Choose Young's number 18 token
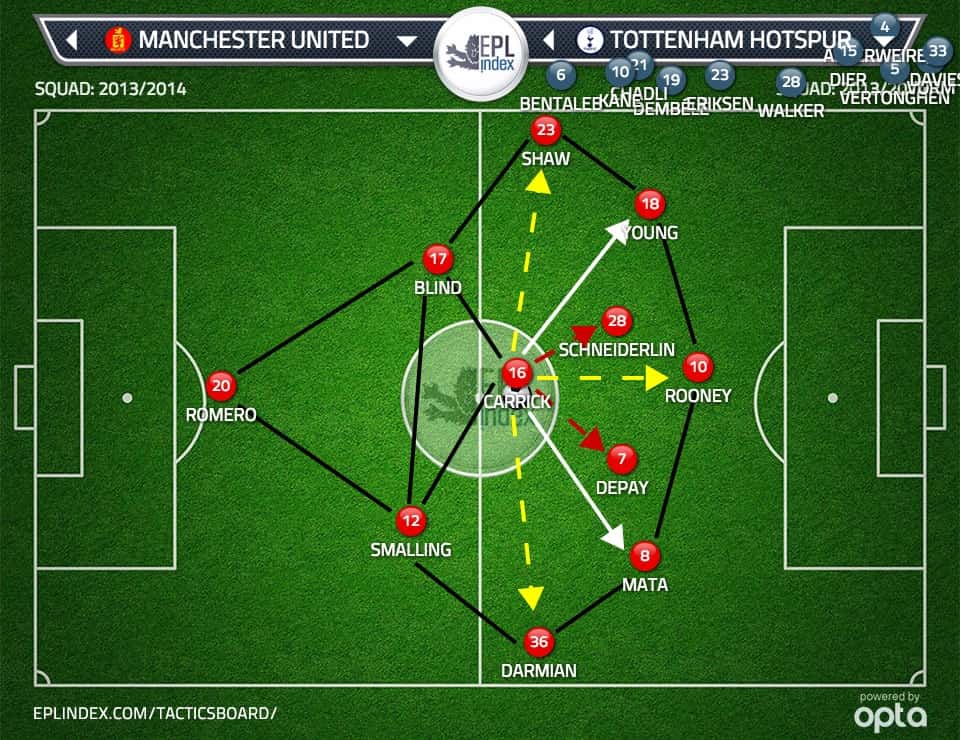Image resolution: width=960 pixels, height=740 pixels. [650, 204]
